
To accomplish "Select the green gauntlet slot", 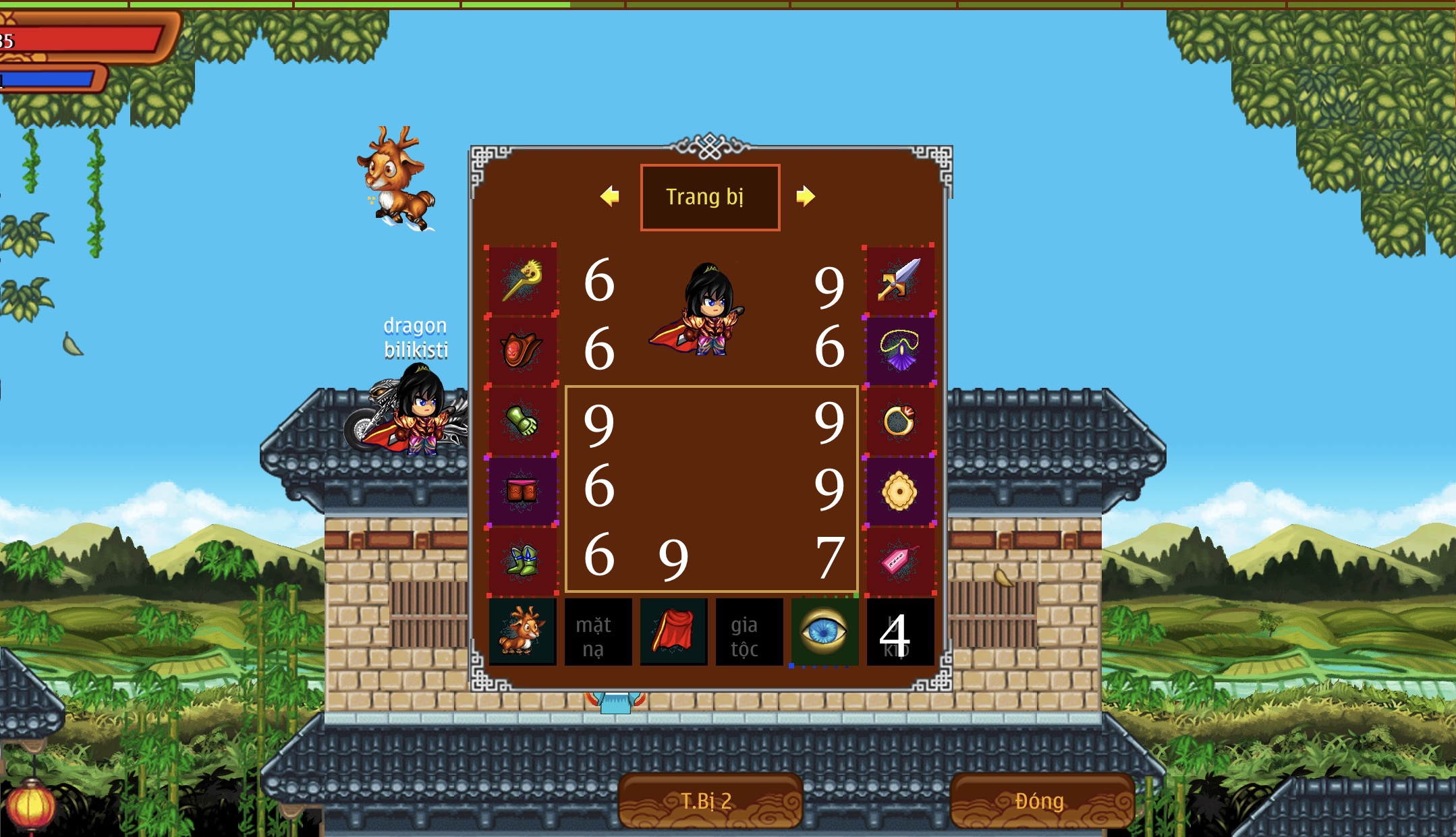I will click(x=522, y=422).
